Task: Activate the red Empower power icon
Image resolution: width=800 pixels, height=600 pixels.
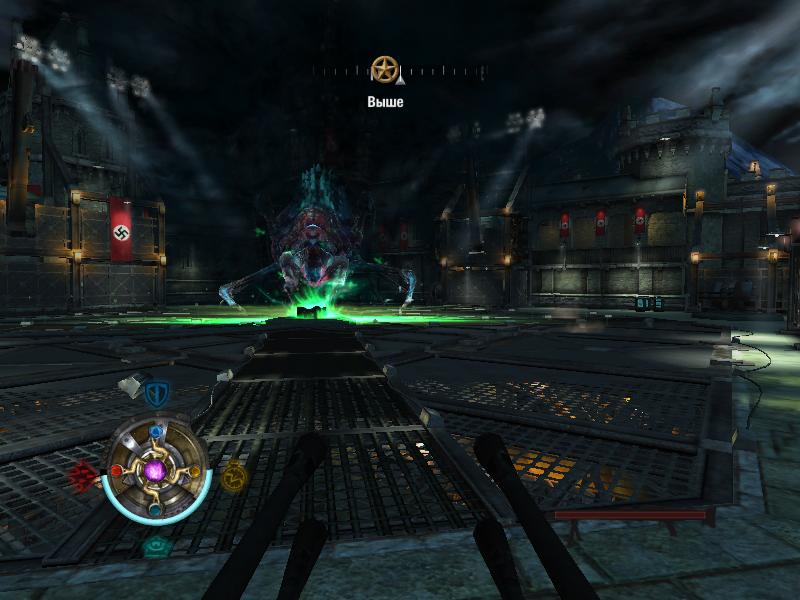Action: 83,473
